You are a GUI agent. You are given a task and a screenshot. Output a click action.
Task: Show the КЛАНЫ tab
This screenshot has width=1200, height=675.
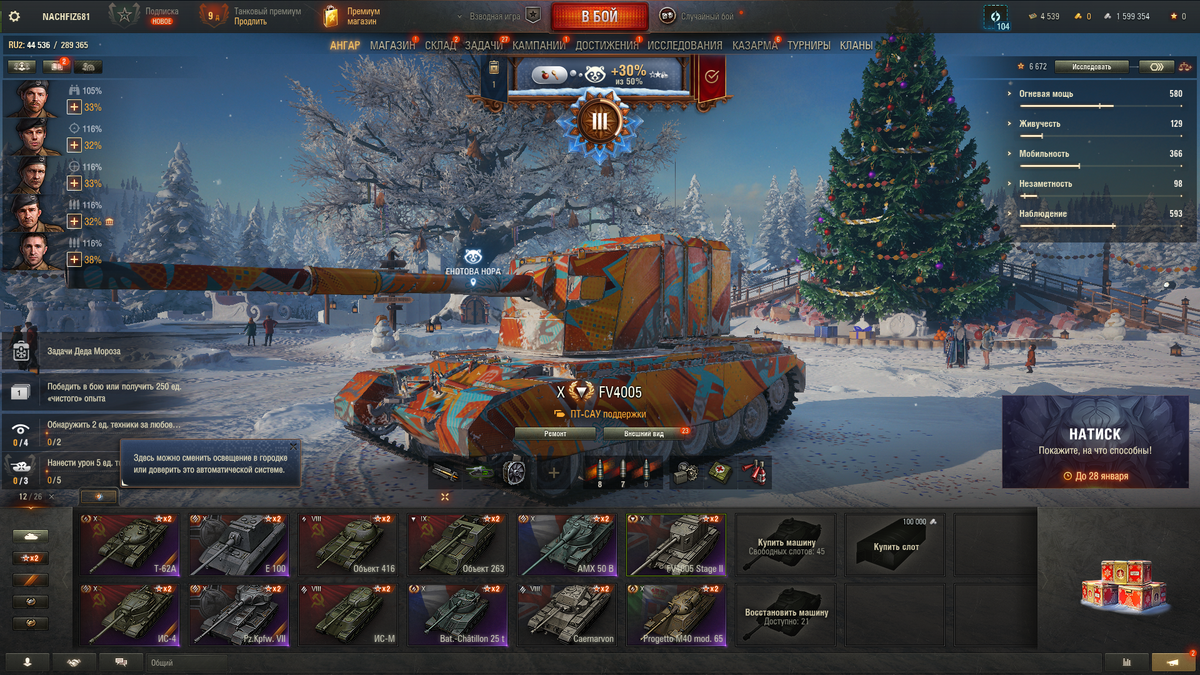pyautogui.click(x=856, y=46)
